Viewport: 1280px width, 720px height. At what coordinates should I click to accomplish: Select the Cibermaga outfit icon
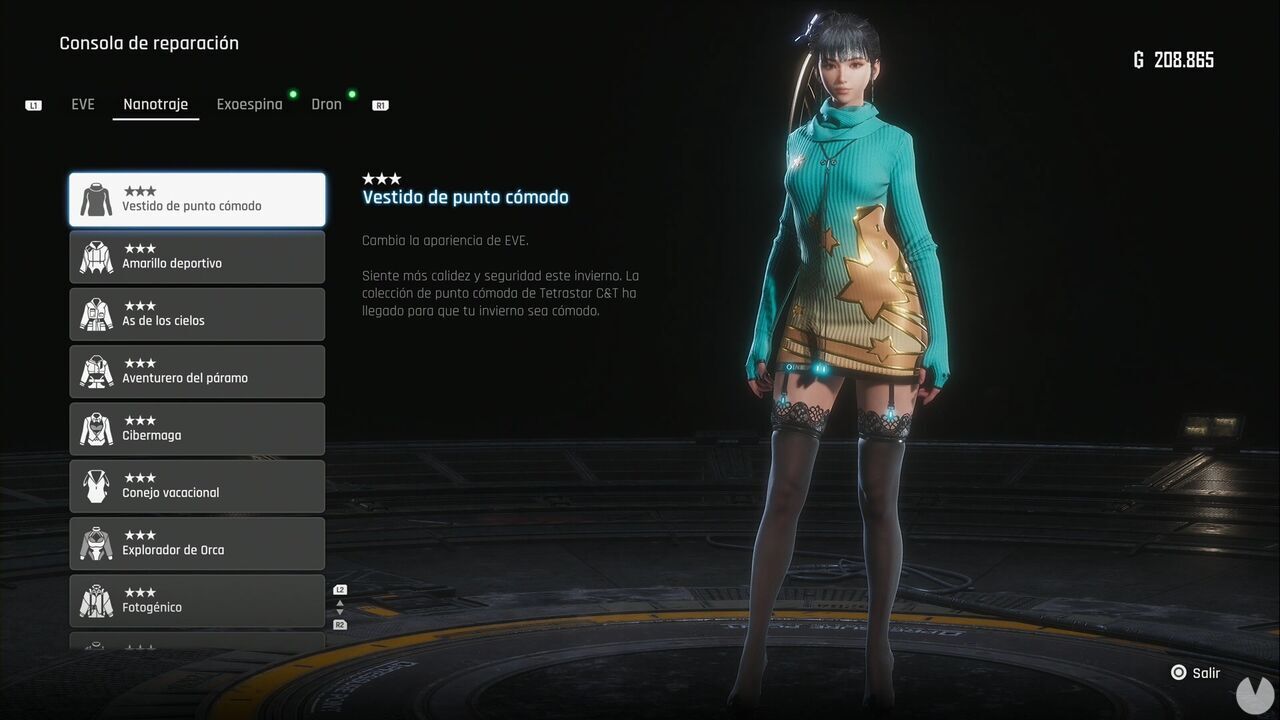pos(96,428)
